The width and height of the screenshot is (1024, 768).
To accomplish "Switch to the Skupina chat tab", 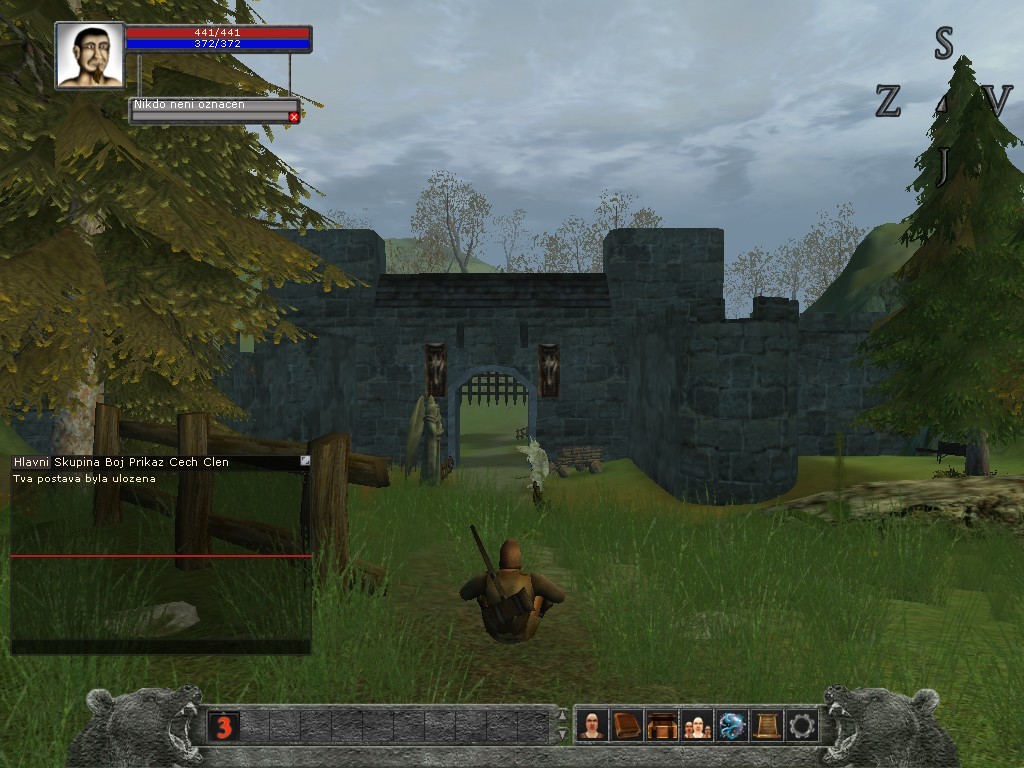I will (x=78, y=462).
